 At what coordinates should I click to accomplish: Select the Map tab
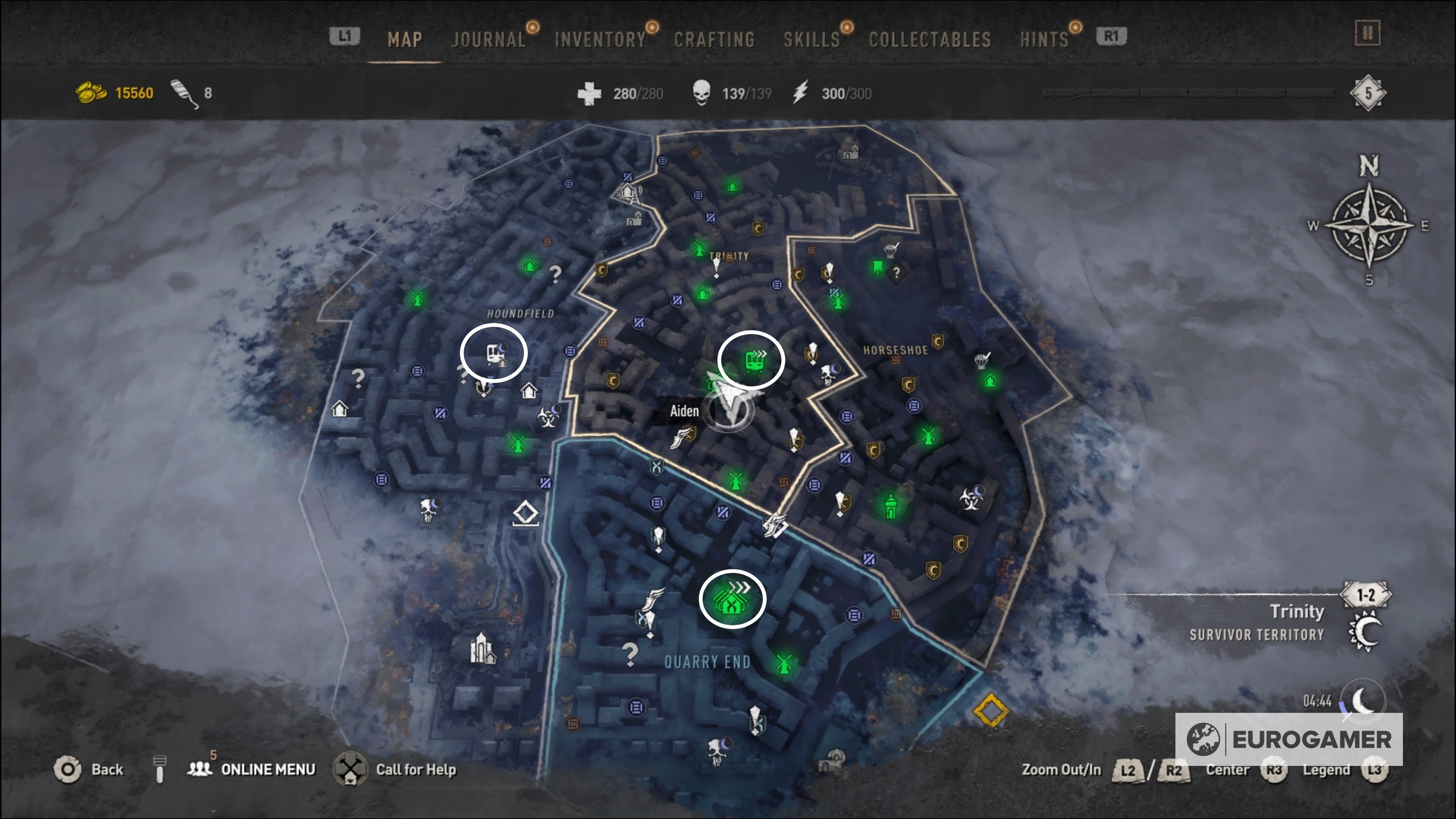point(405,39)
